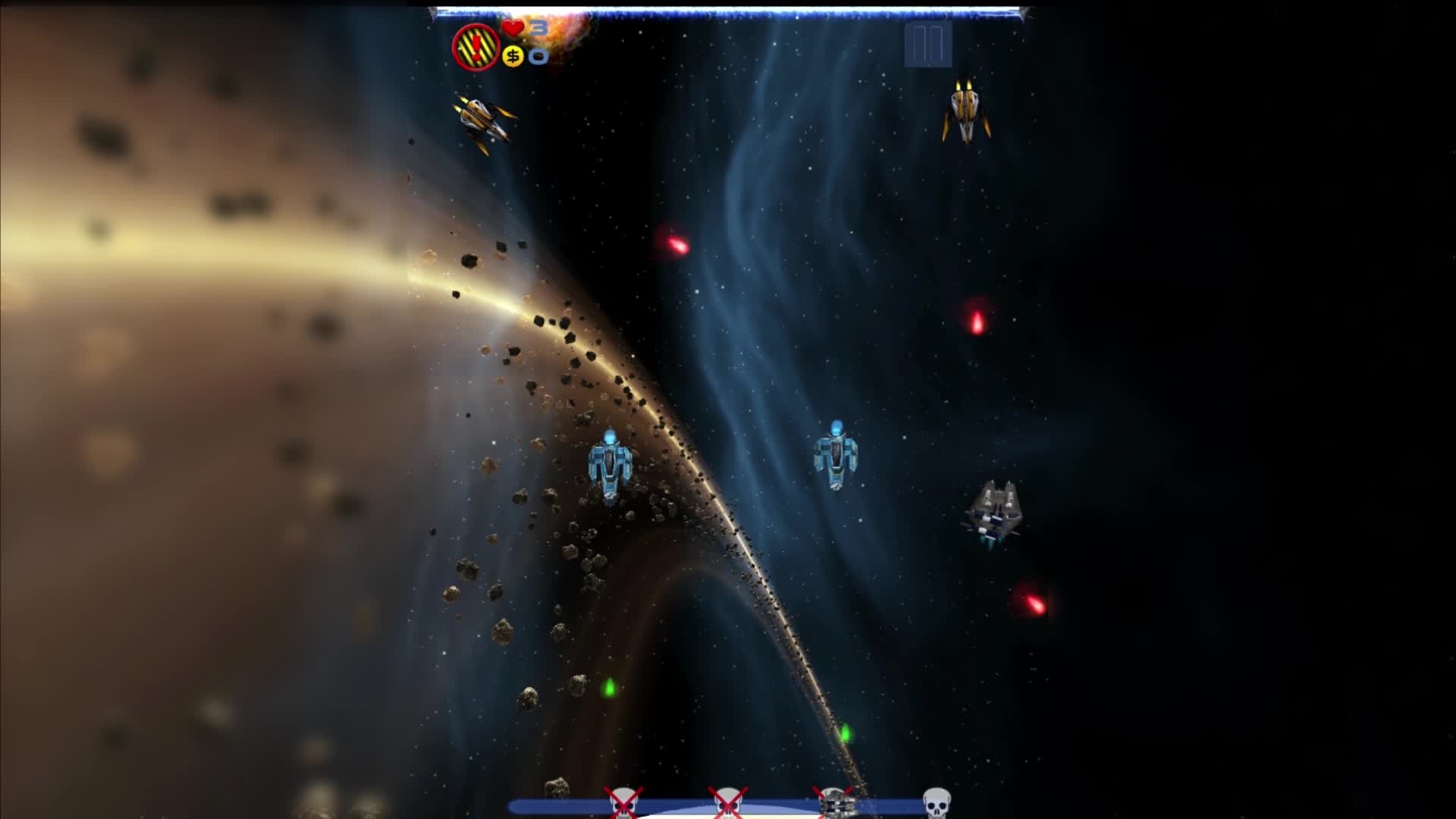The image size is (1456, 819).
Task: Select the uncrossed white skull boss icon
Action: tap(937, 802)
